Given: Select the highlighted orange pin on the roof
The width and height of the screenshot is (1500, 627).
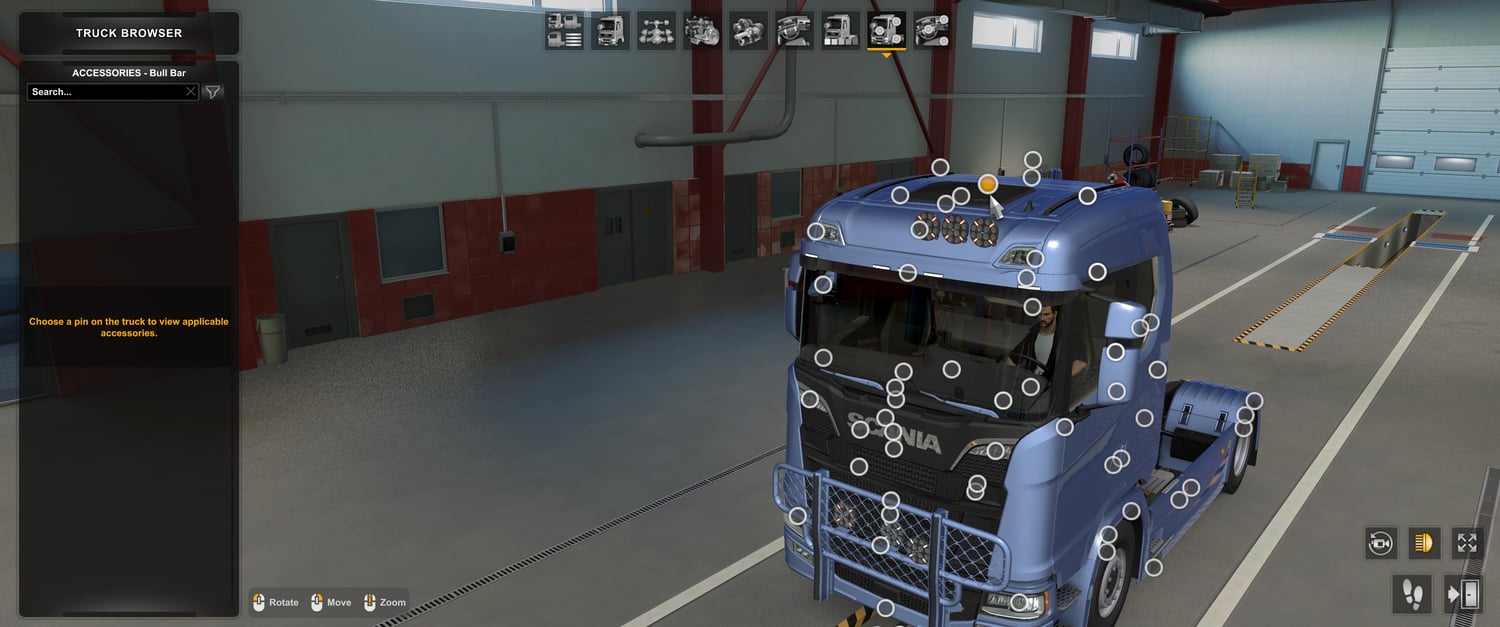Looking at the screenshot, I should (988, 184).
